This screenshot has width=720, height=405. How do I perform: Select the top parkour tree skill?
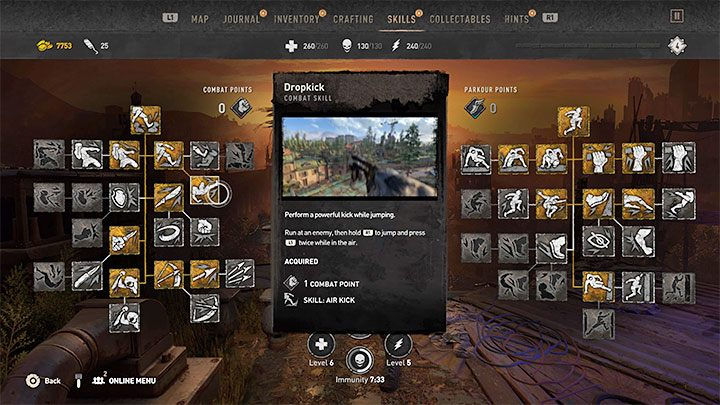point(574,122)
